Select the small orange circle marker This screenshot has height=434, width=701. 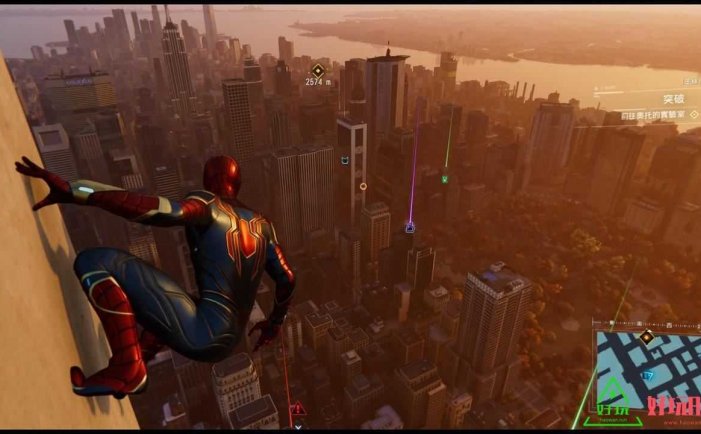pyautogui.click(x=363, y=186)
